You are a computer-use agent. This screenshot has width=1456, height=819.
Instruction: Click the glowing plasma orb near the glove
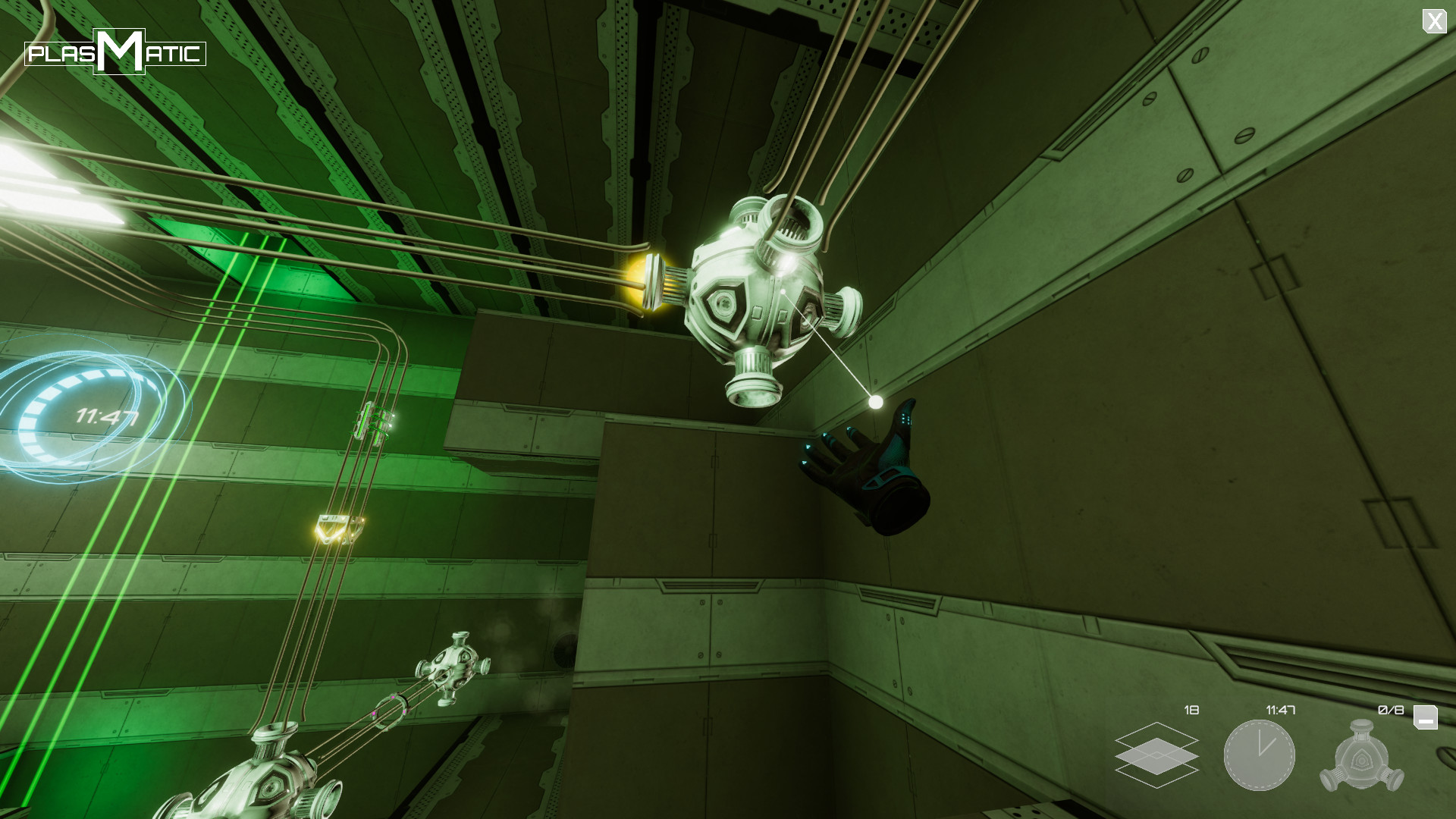tap(877, 401)
